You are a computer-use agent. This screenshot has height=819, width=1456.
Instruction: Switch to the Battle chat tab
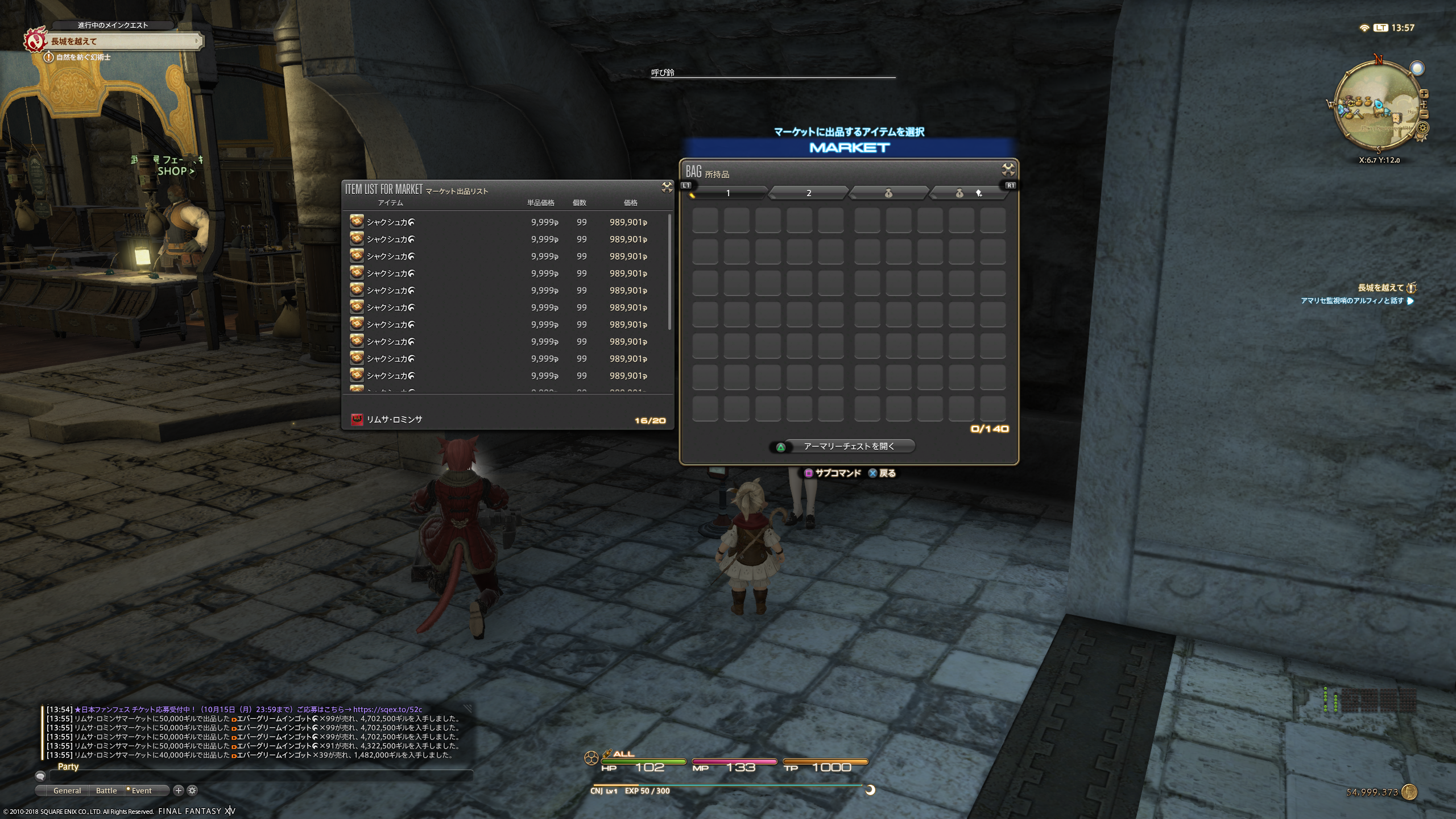[x=106, y=791]
